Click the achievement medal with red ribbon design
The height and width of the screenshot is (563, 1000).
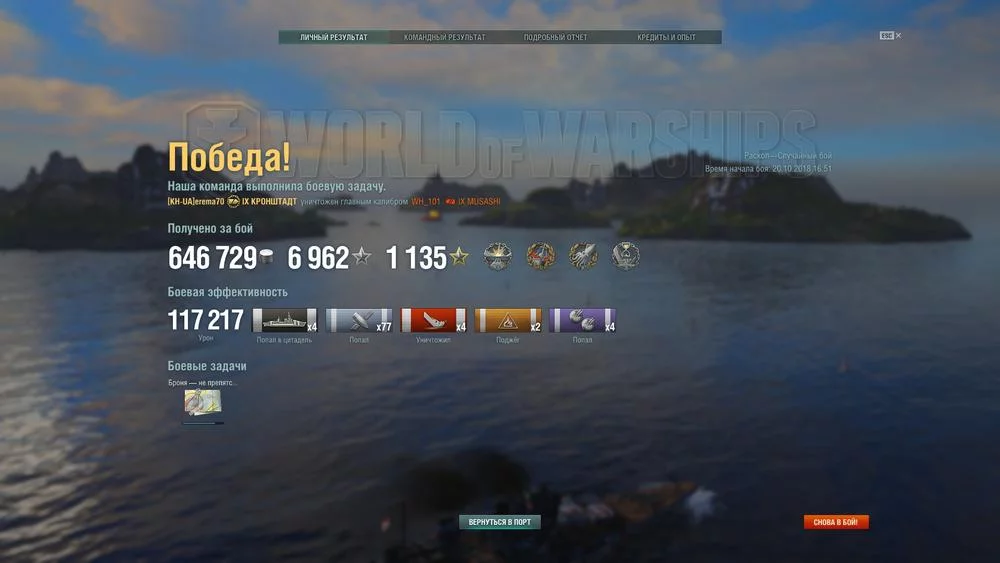[540, 257]
